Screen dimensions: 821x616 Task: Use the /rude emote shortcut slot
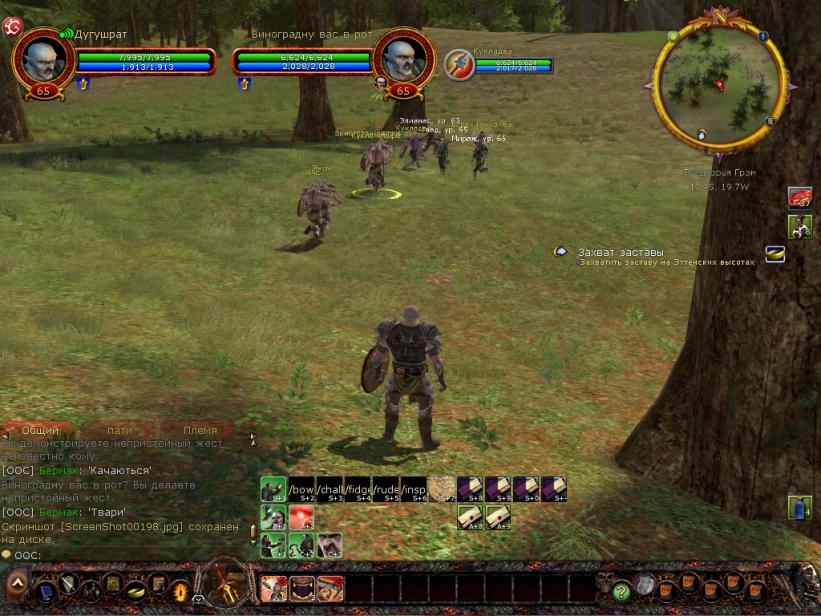[386, 489]
